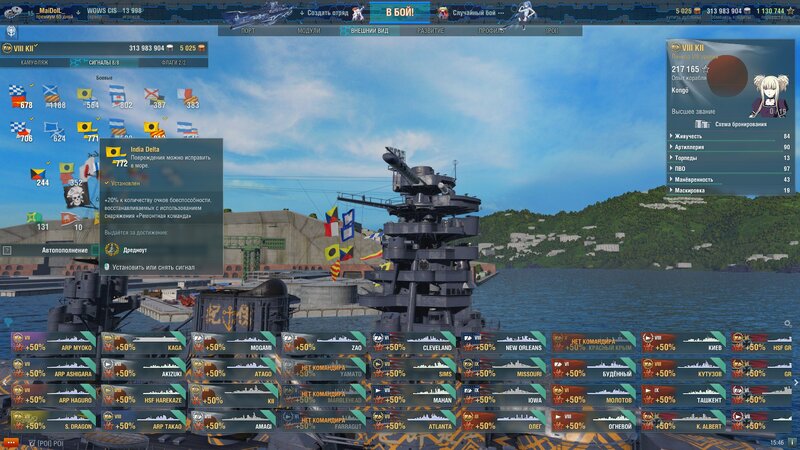The height and width of the screenshot is (450, 800).
Task: Select the Zao ship card
Action: tap(324, 344)
